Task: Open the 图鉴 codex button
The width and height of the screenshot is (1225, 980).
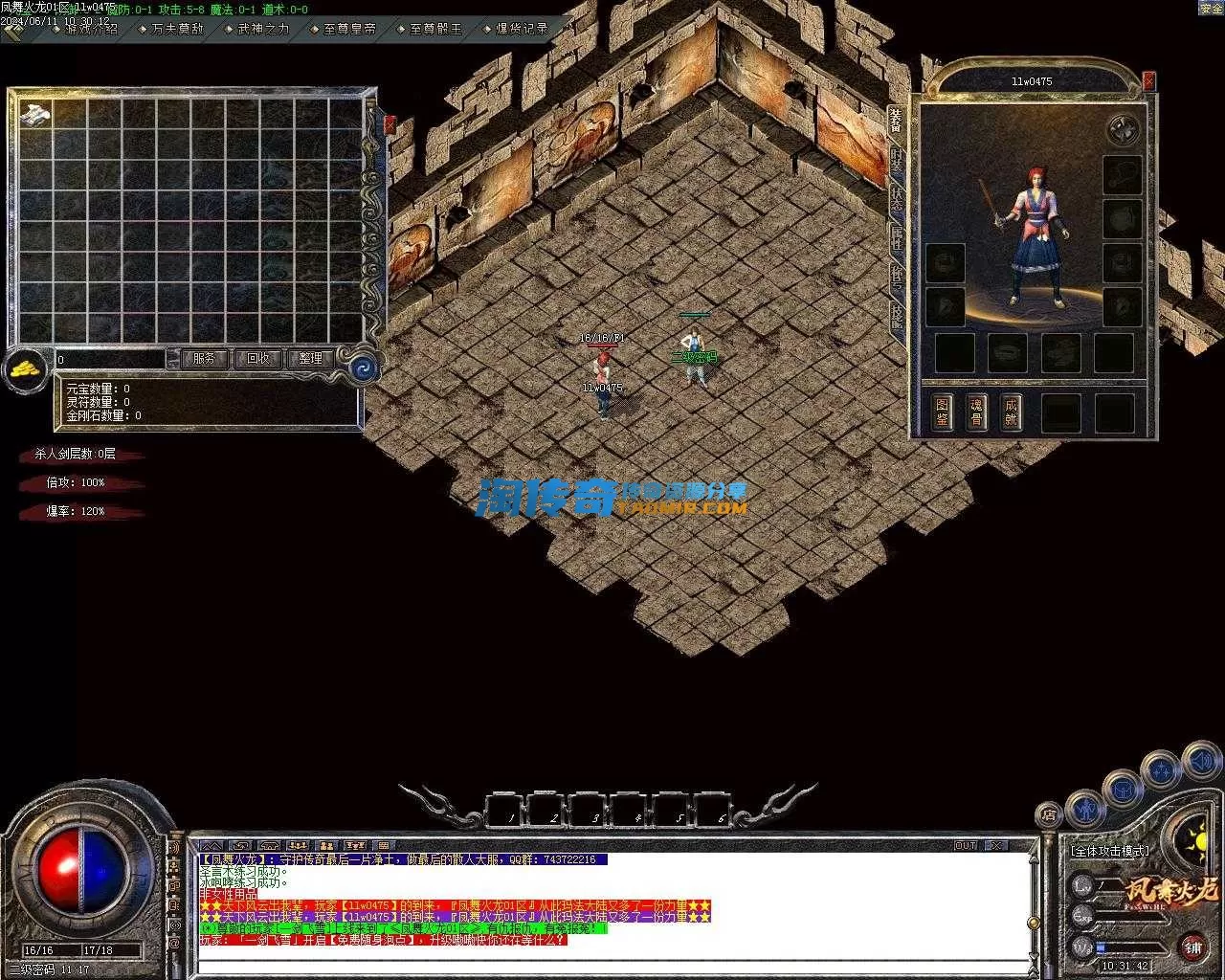Action: click(943, 412)
